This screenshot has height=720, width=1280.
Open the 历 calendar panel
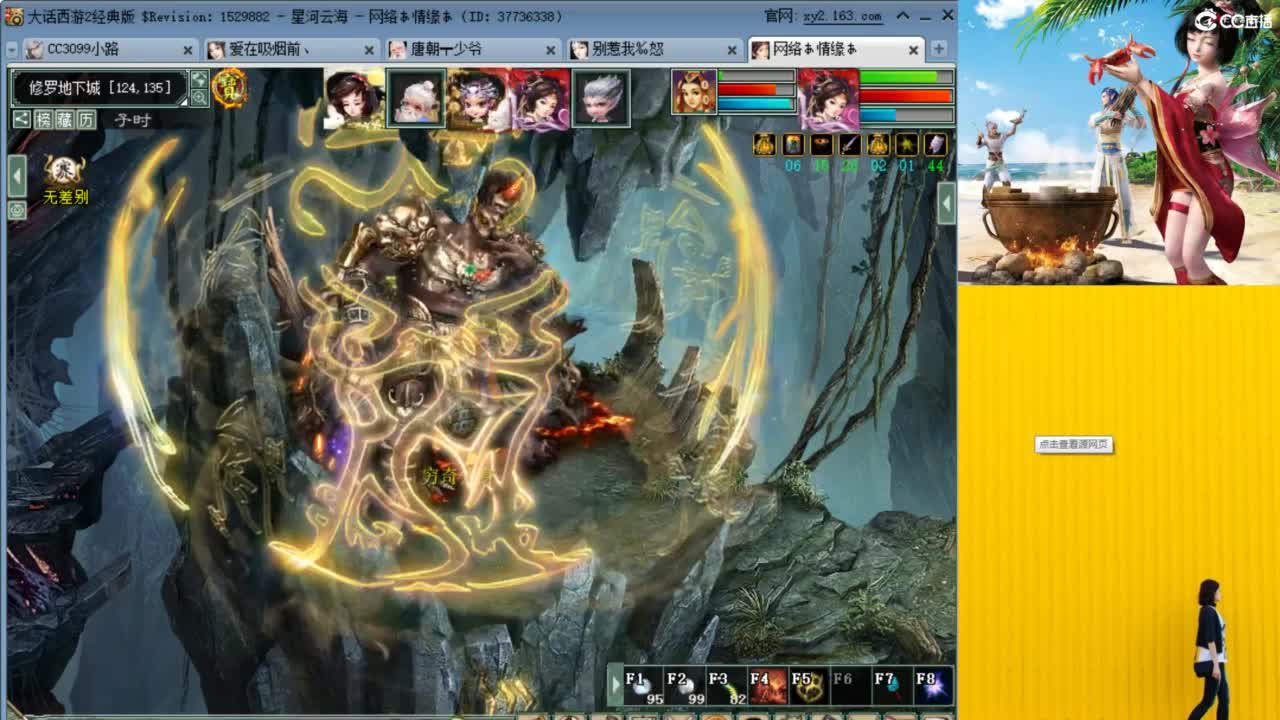(87, 119)
